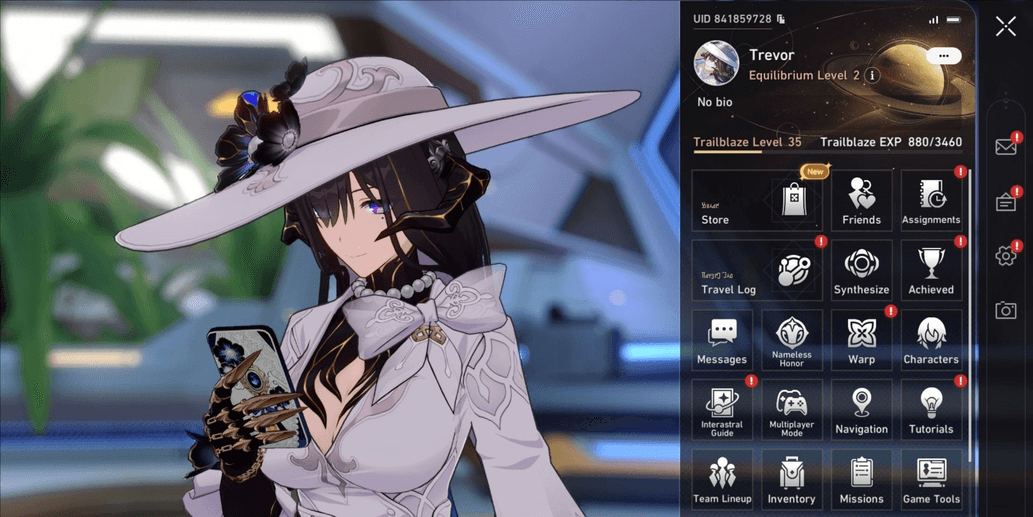Open the mail envelope icon

pyautogui.click(x=1006, y=147)
